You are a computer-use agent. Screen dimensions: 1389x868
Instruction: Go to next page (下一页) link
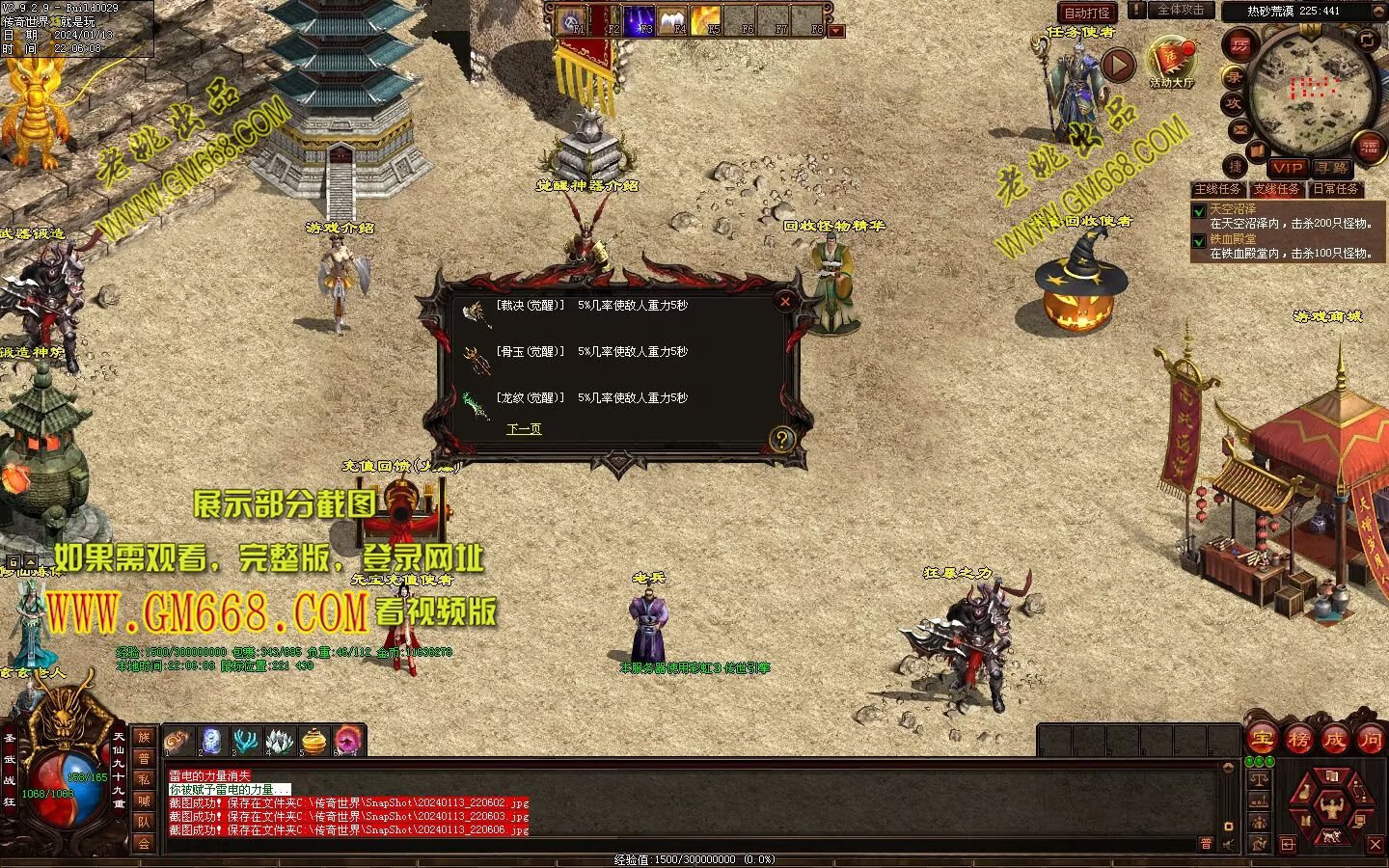coord(524,429)
